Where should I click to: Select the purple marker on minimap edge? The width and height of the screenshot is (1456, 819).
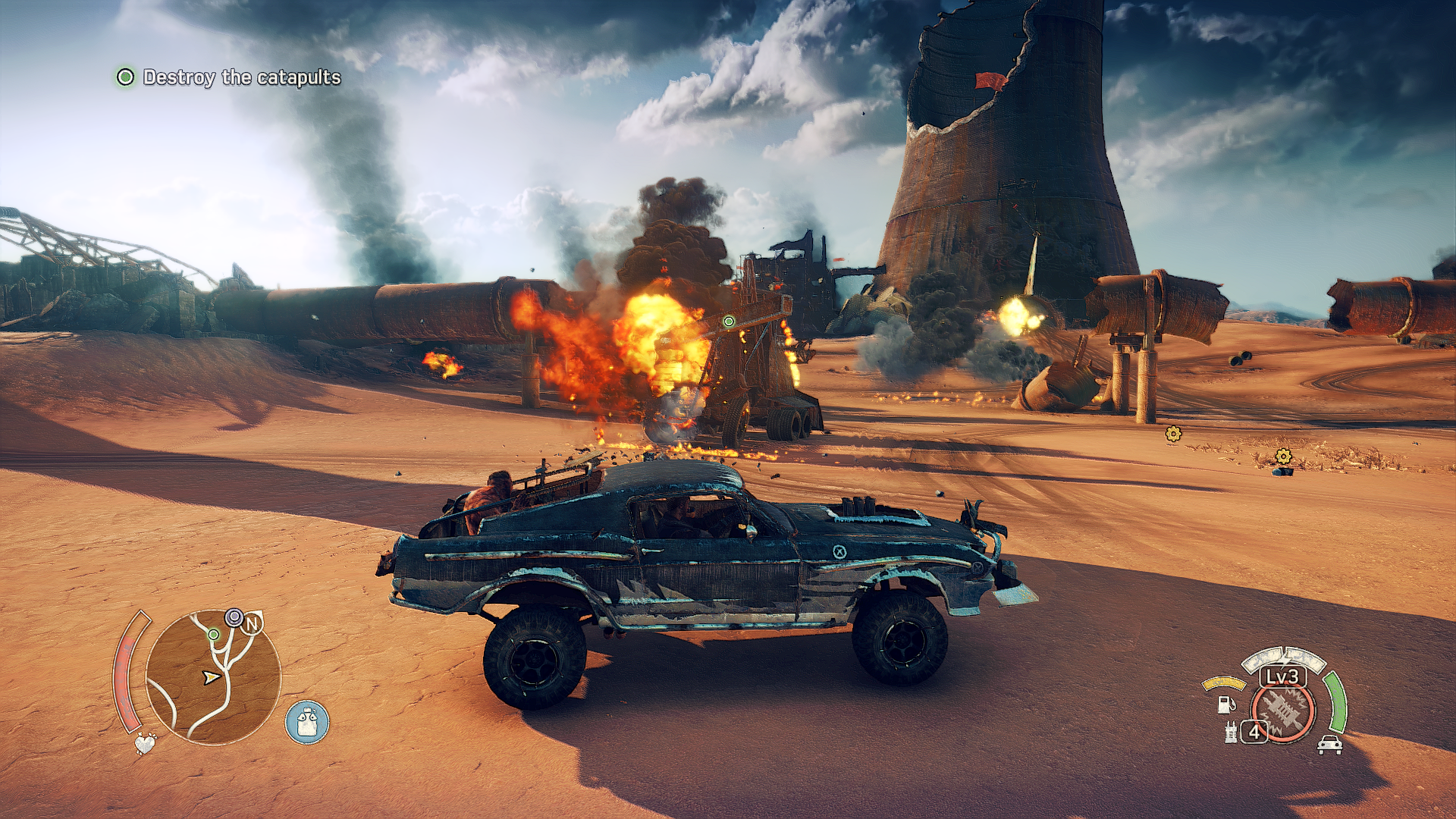point(234,617)
